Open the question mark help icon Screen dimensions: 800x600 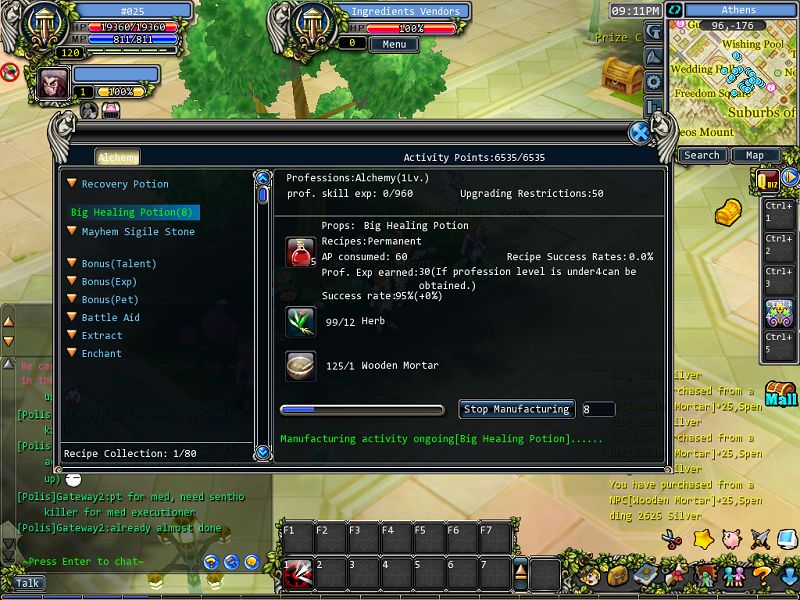(x=761, y=576)
